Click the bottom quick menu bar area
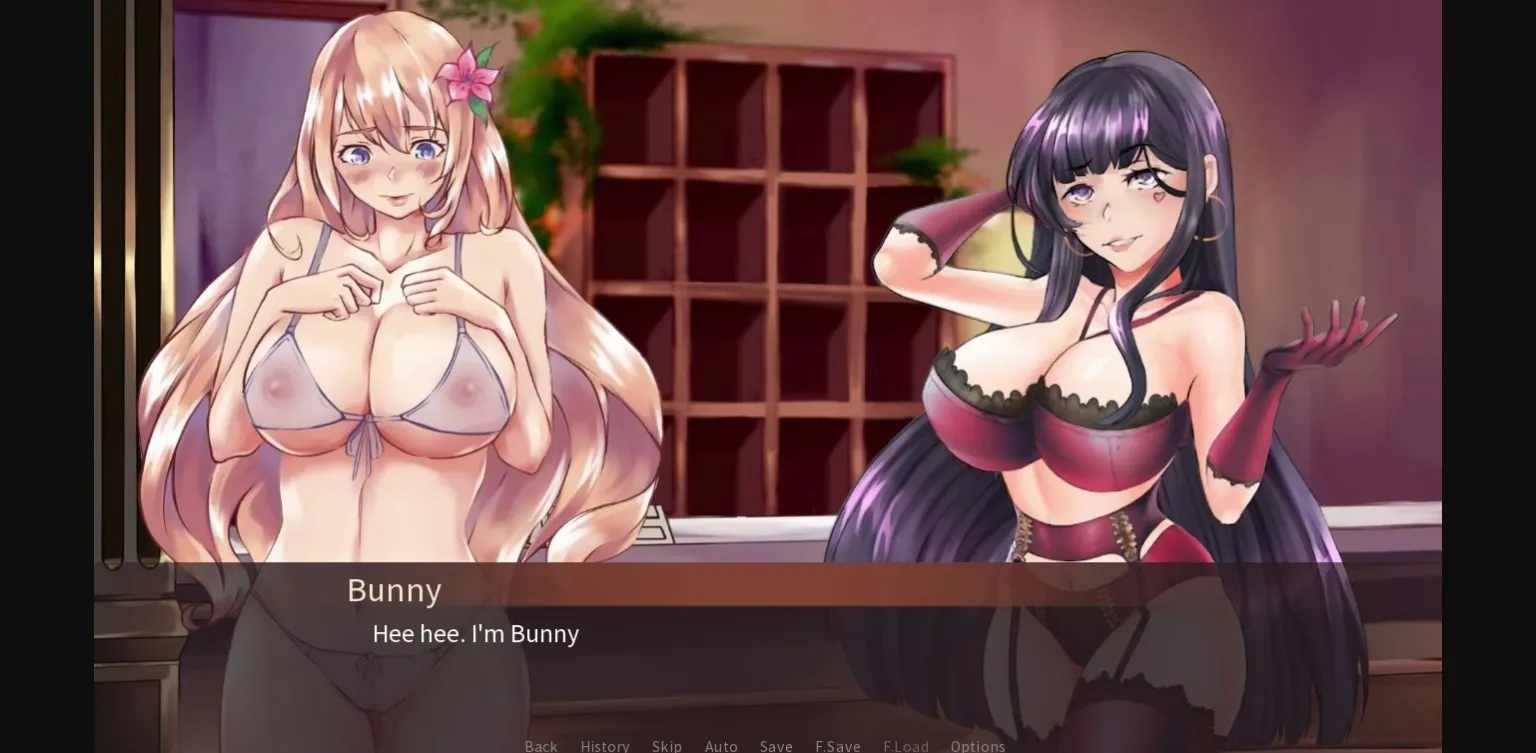 [760, 746]
